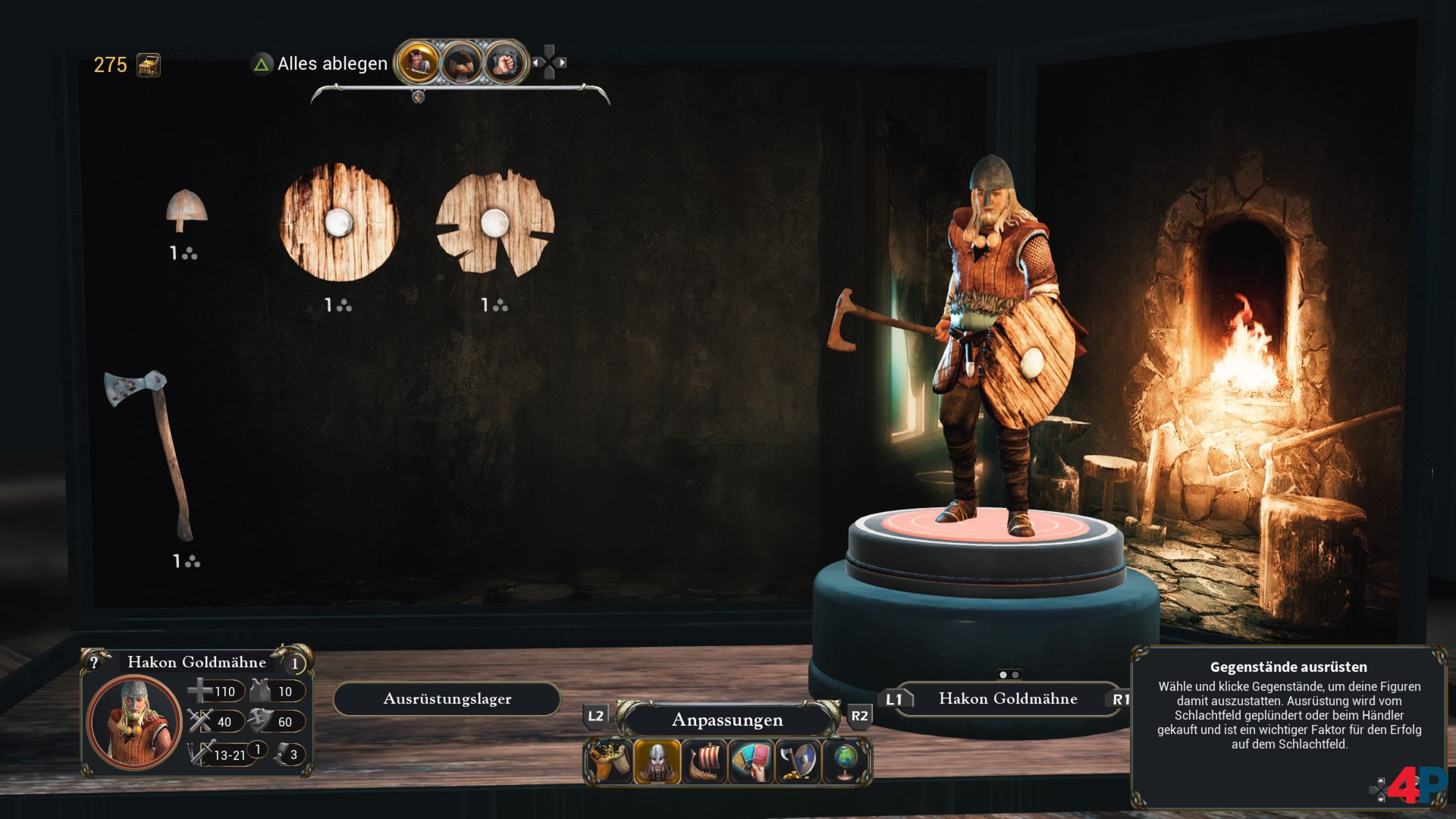Select the iron helmet in the inventory
This screenshot has height=819, width=1456.
point(186,210)
